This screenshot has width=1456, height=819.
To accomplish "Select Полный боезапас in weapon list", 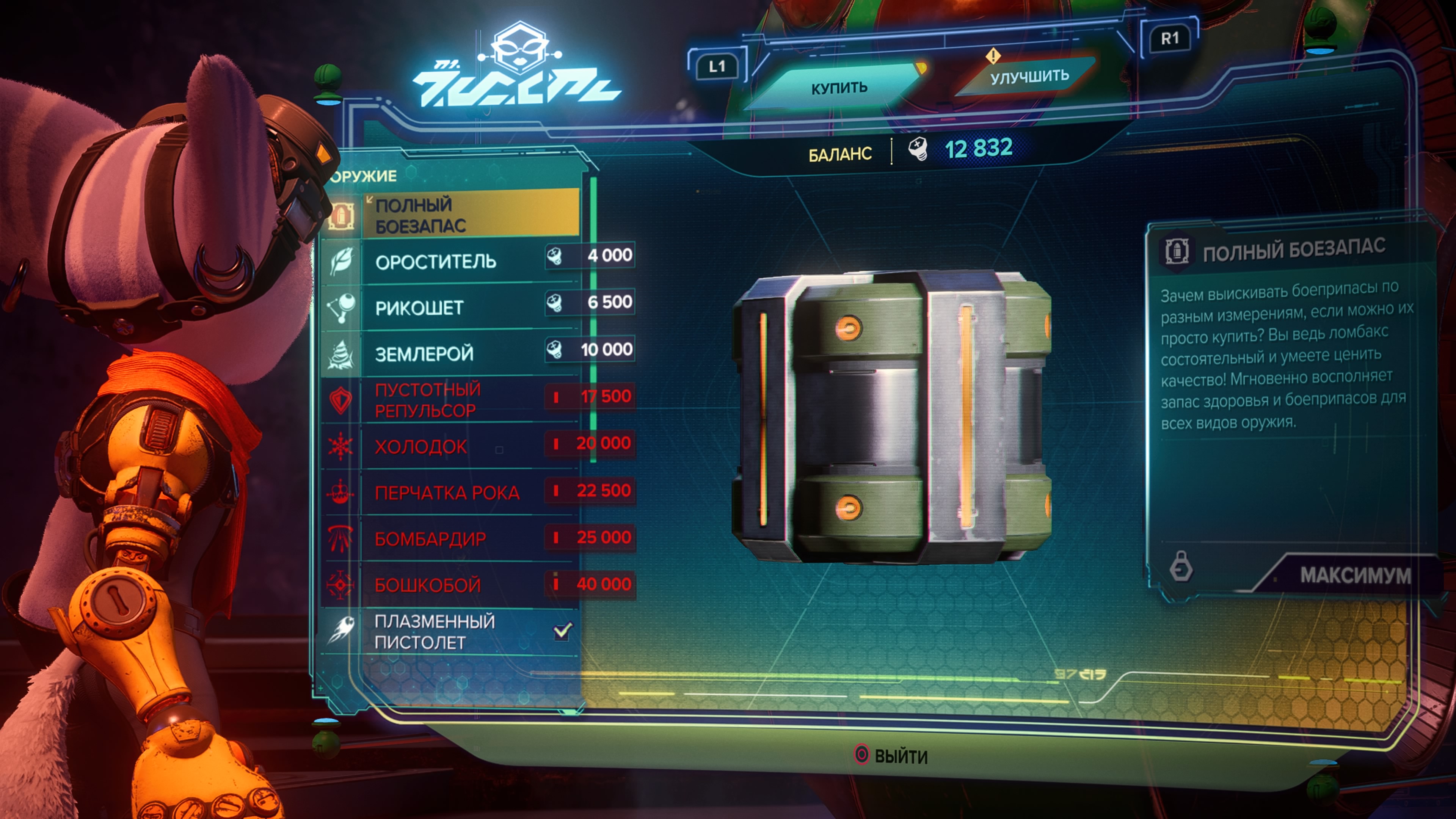I will tap(452, 215).
